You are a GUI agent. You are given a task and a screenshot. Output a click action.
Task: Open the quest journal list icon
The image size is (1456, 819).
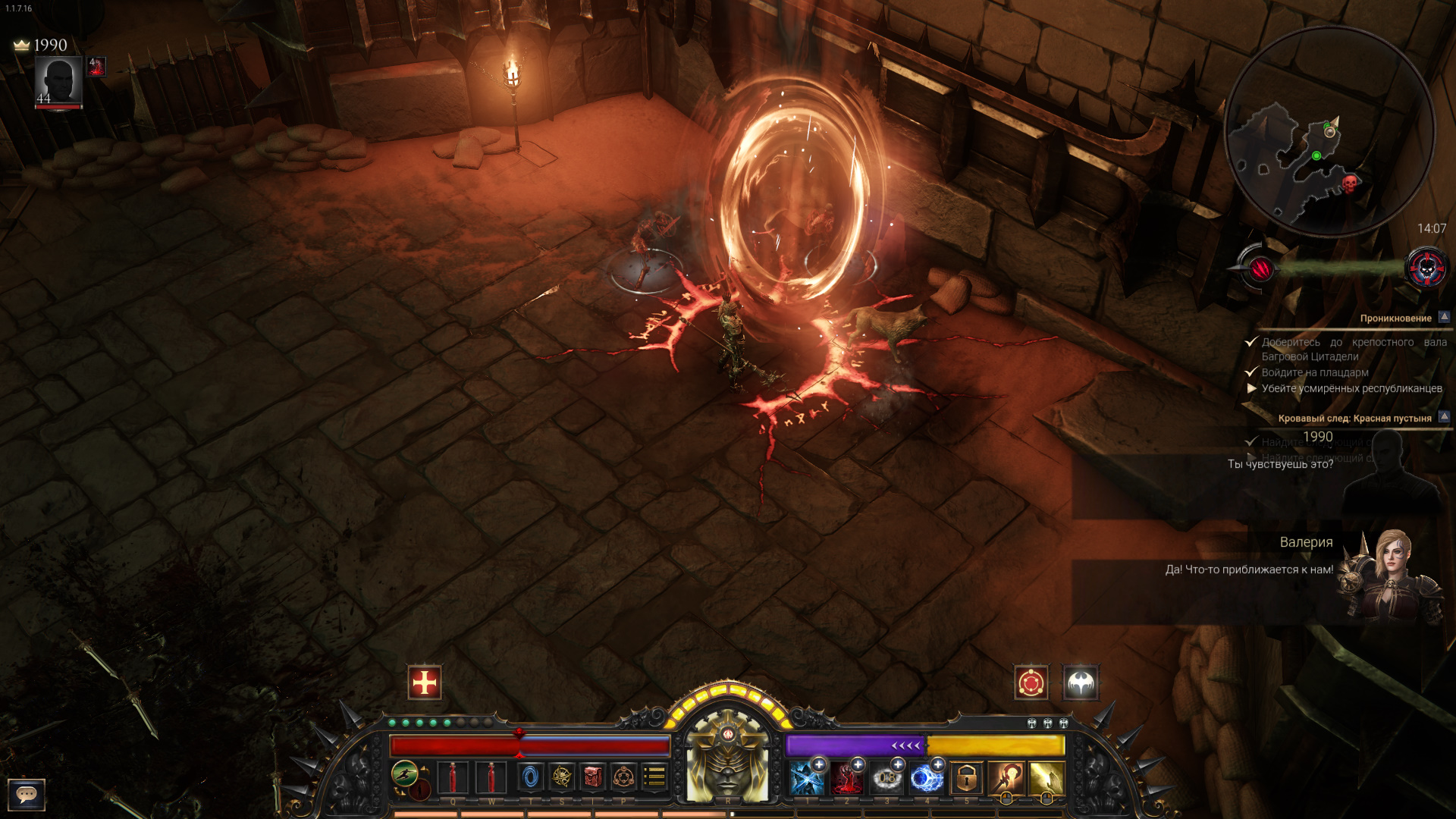[x=654, y=777]
